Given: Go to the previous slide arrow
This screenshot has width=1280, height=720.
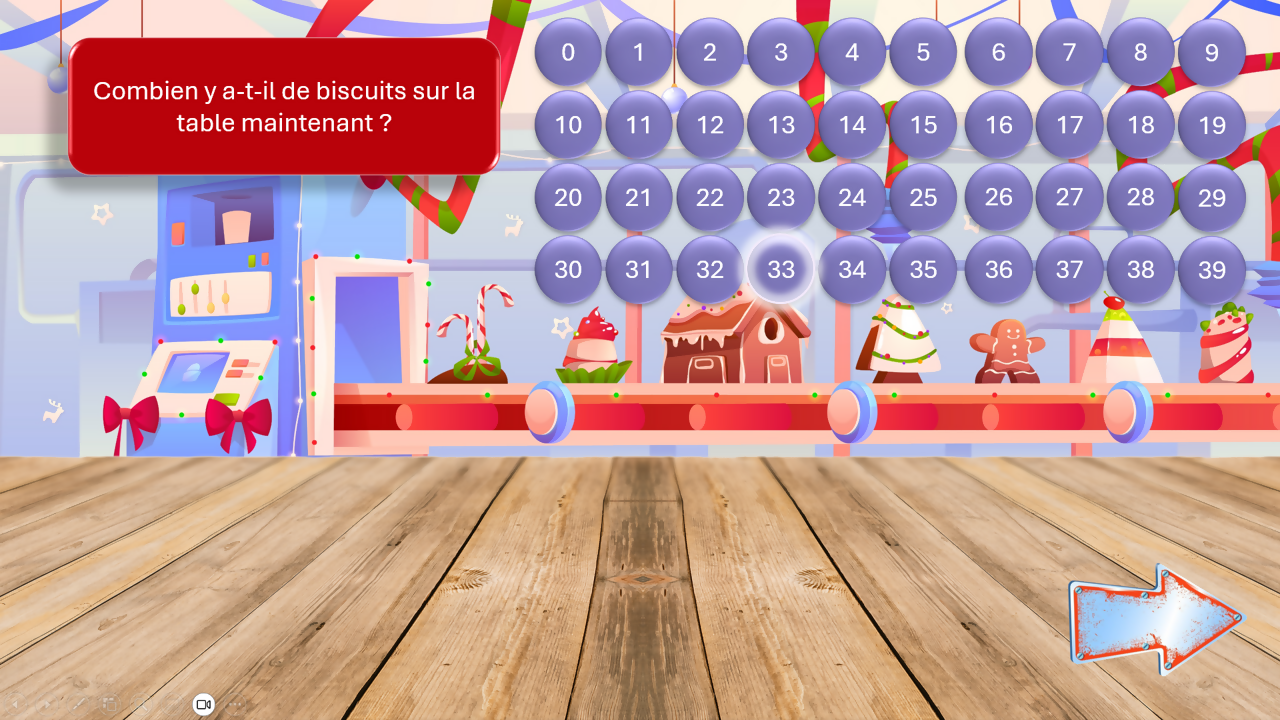Looking at the screenshot, I should pyautogui.click(x=16, y=704).
